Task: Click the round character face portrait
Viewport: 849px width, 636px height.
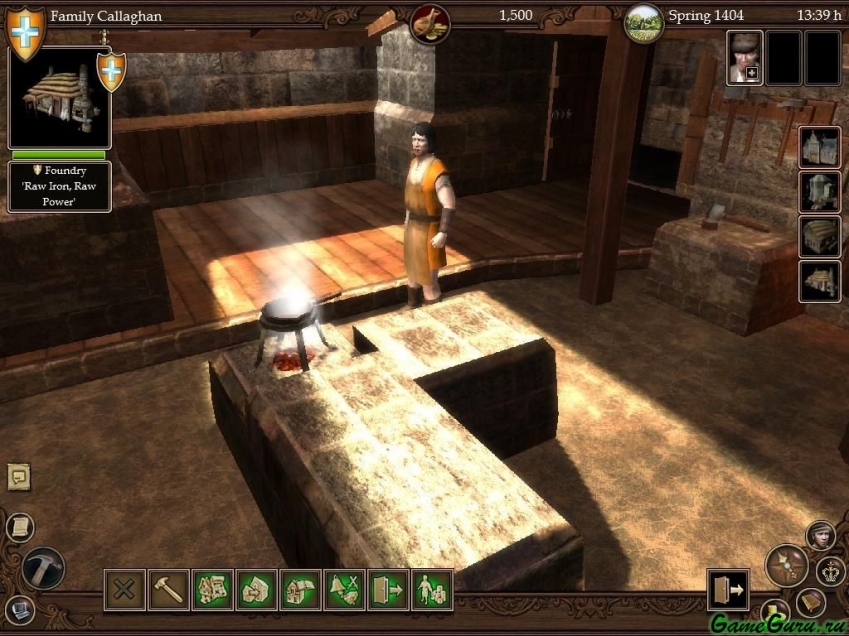Action: tap(820, 535)
